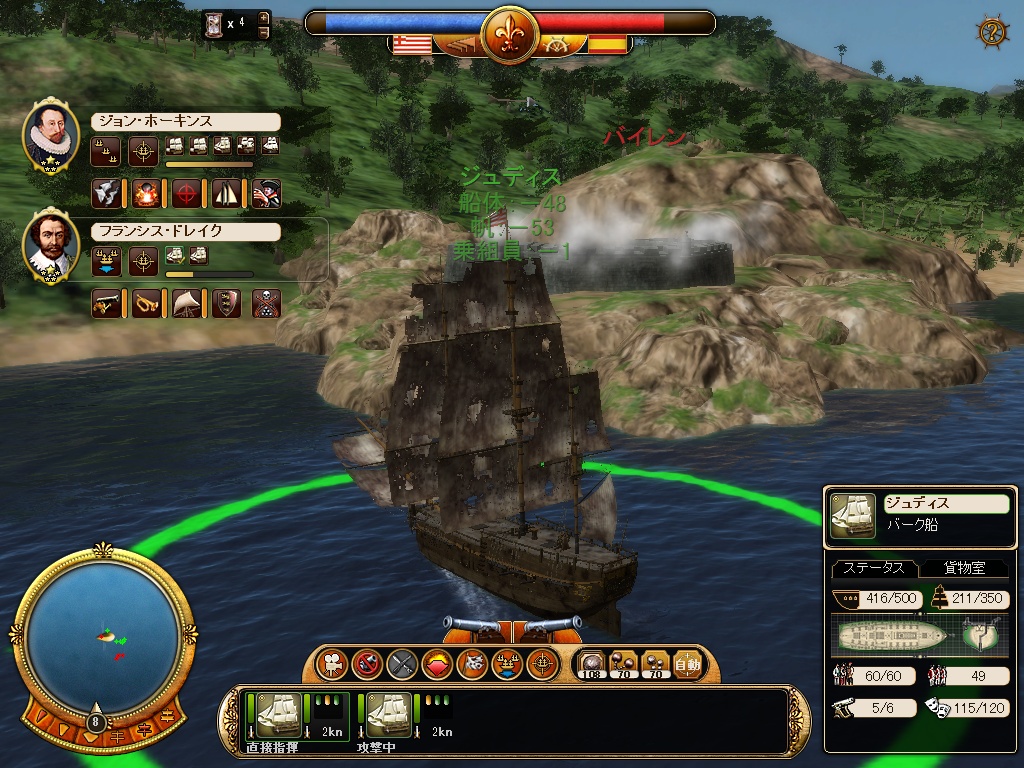This screenshot has width=1024, height=768.
Task: Activate Drake's skull and crossed muskets ability
Action: point(266,303)
